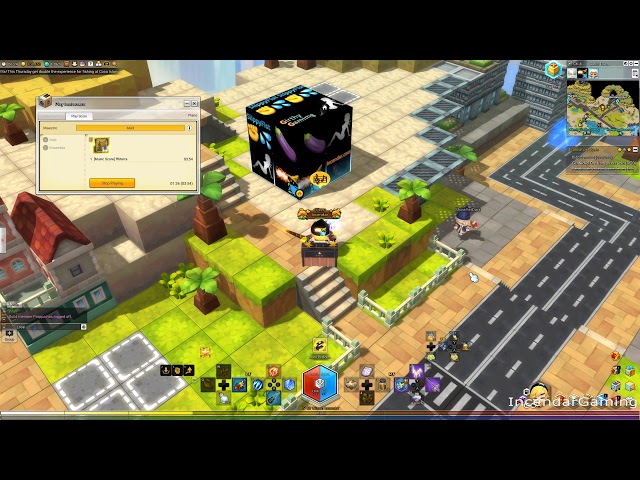The height and width of the screenshot is (480, 640).
Task: Click the music score thumbnail
Action: (x=101, y=146)
